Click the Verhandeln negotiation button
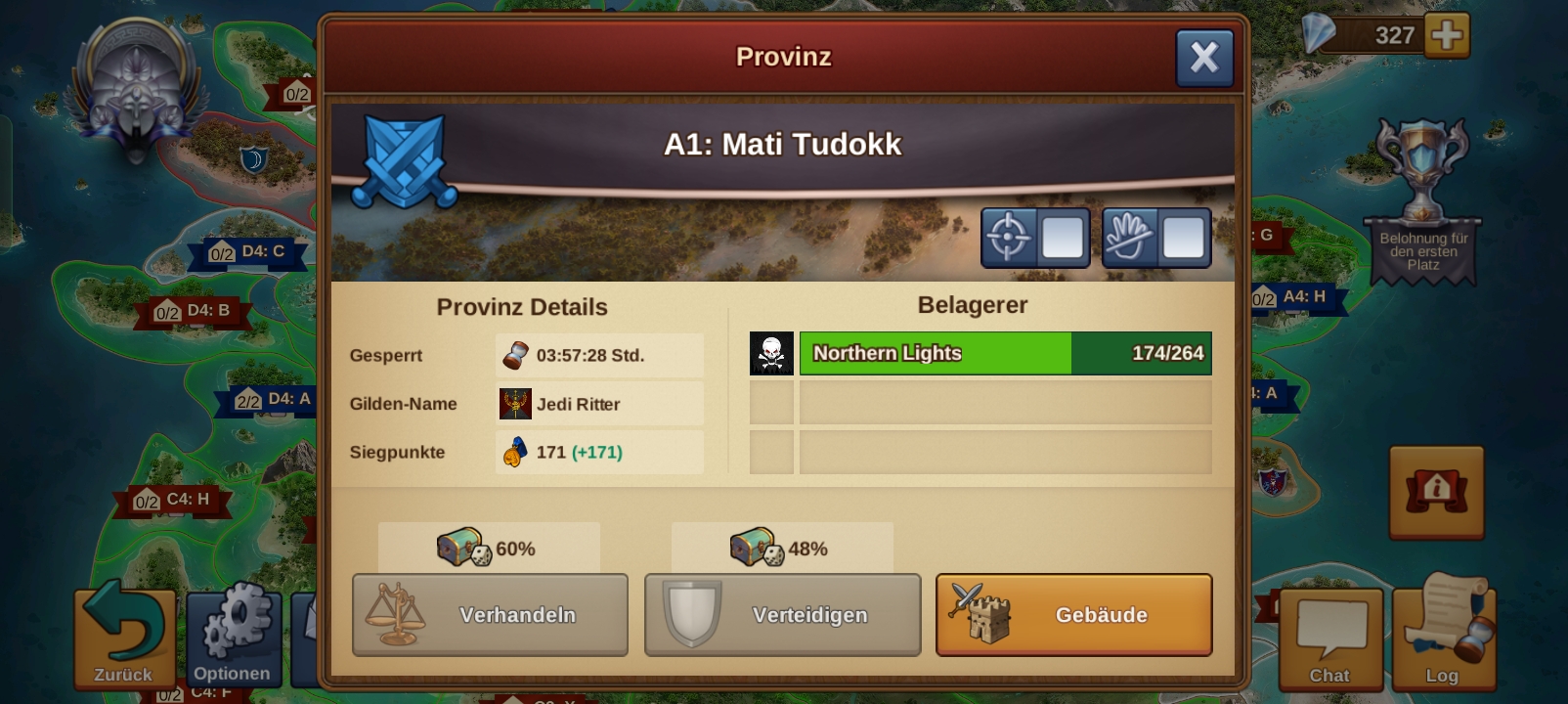Screen dimensions: 1568x704 pos(490,615)
